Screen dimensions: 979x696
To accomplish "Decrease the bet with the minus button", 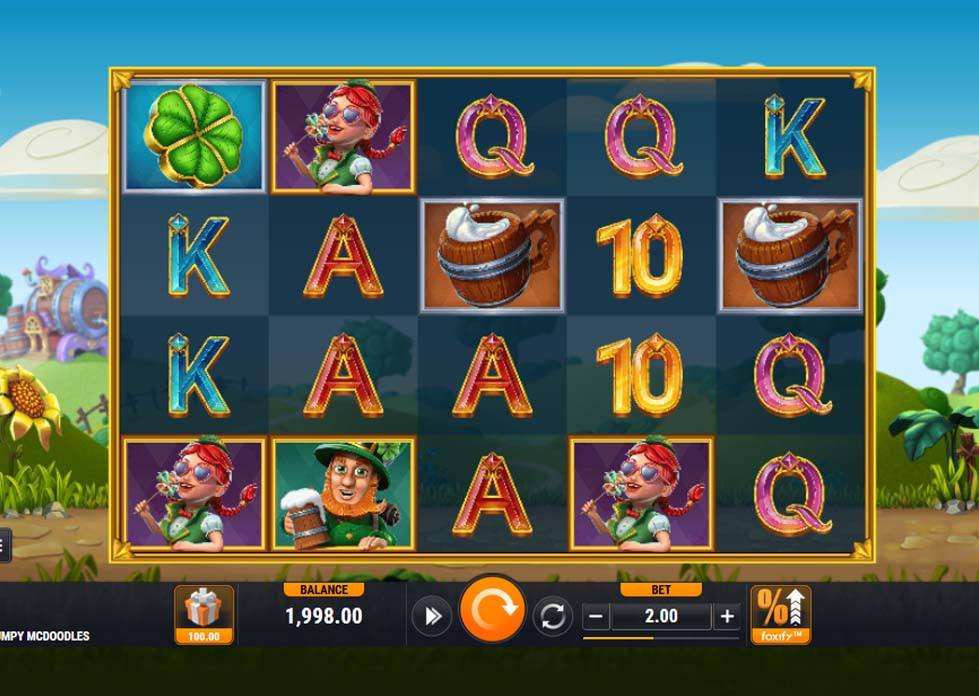I will [x=597, y=616].
